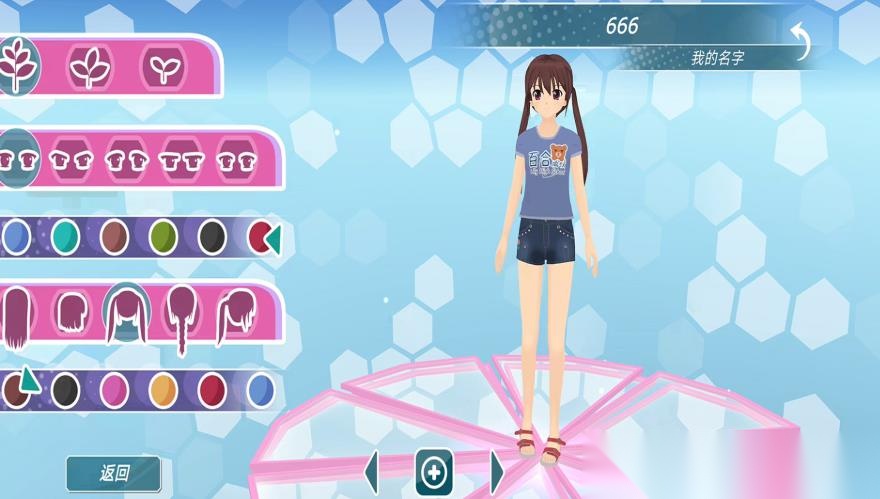880x499 pixels.
Task: Pick the single braid hair style
Action: point(183,318)
